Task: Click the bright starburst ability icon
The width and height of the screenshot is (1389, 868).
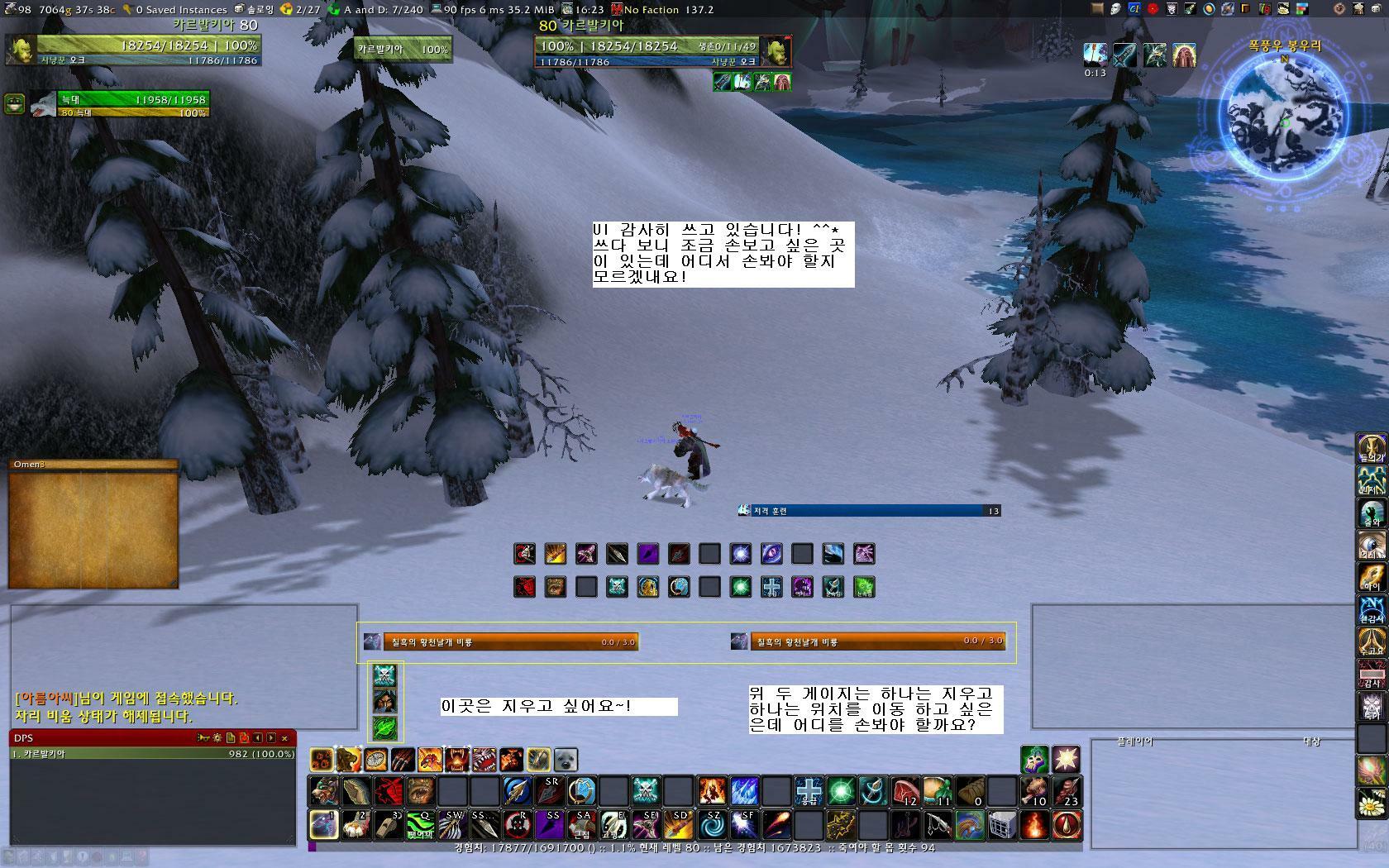Action: click(x=1066, y=758)
